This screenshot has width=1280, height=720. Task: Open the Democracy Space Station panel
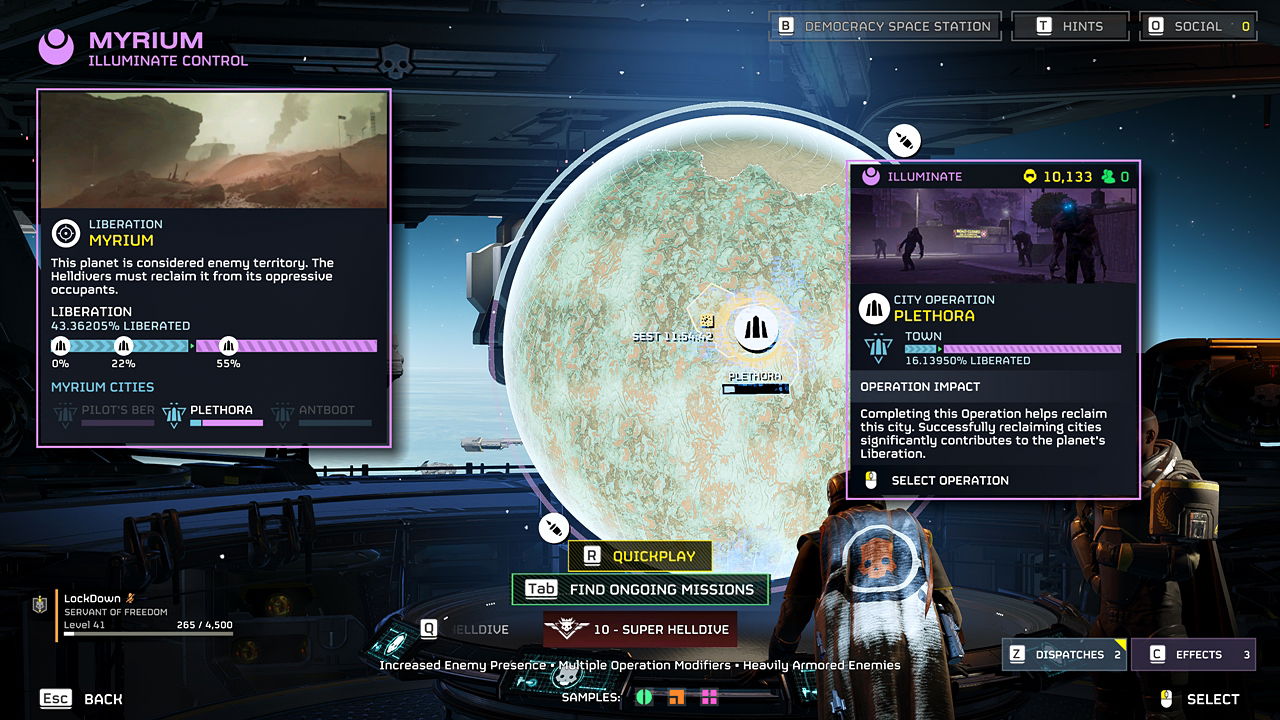[x=885, y=26]
